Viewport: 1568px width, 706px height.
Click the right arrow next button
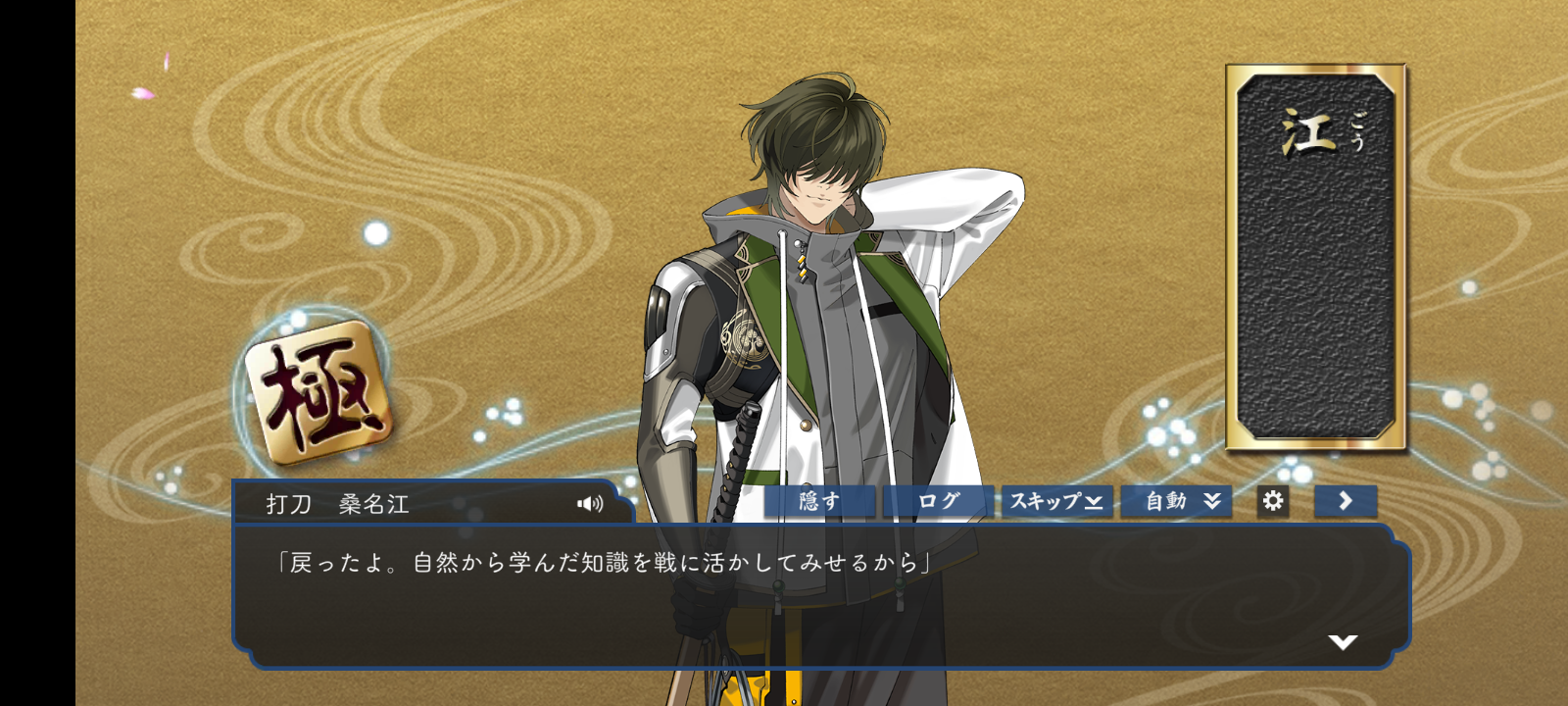1346,501
